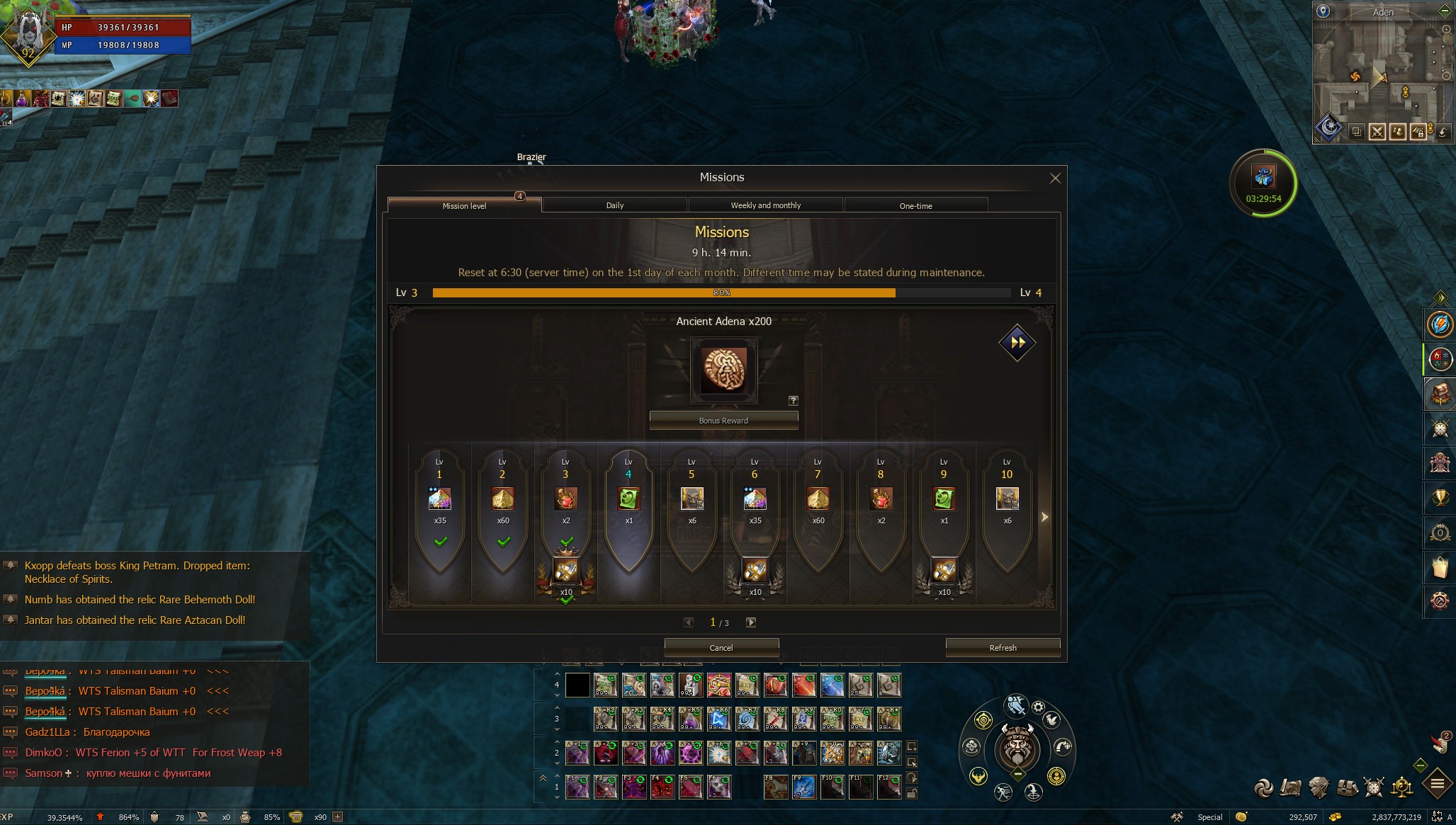Switch to the Daily tab
This screenshot has height=825, width=1456.
click(614, 205)
